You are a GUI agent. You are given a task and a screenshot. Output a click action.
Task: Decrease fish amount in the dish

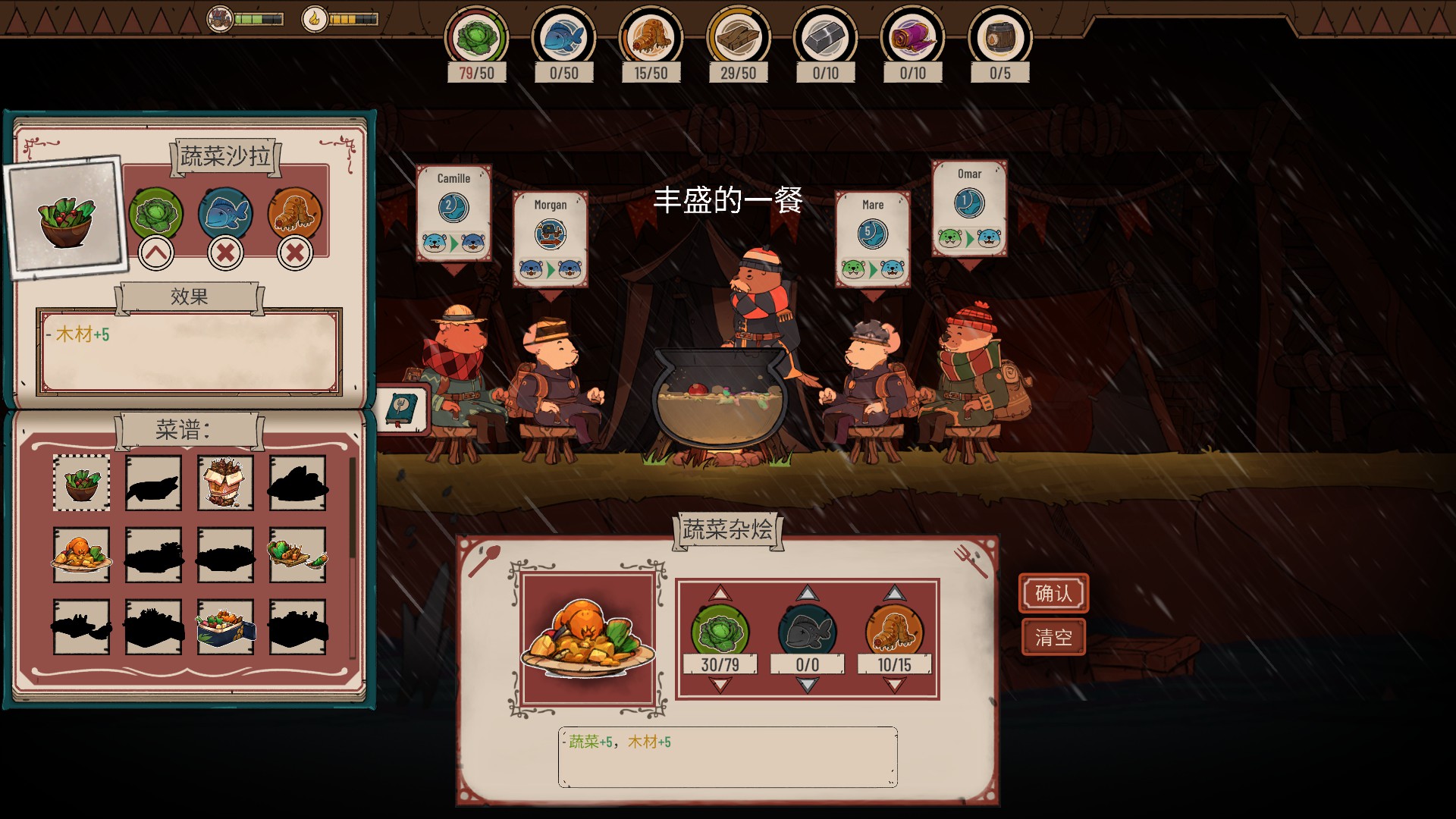(x=807, y=686)
